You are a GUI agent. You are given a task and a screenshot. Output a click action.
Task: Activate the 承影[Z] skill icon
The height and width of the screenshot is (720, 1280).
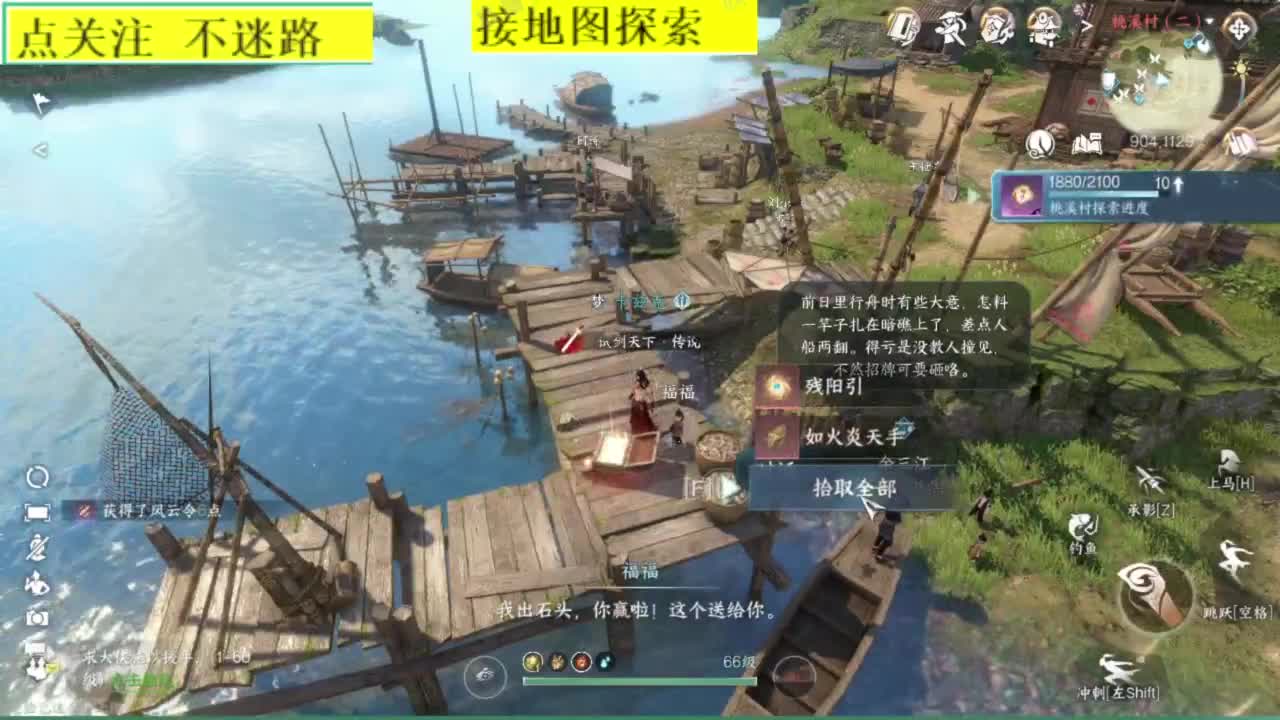tap(1149, 479)
